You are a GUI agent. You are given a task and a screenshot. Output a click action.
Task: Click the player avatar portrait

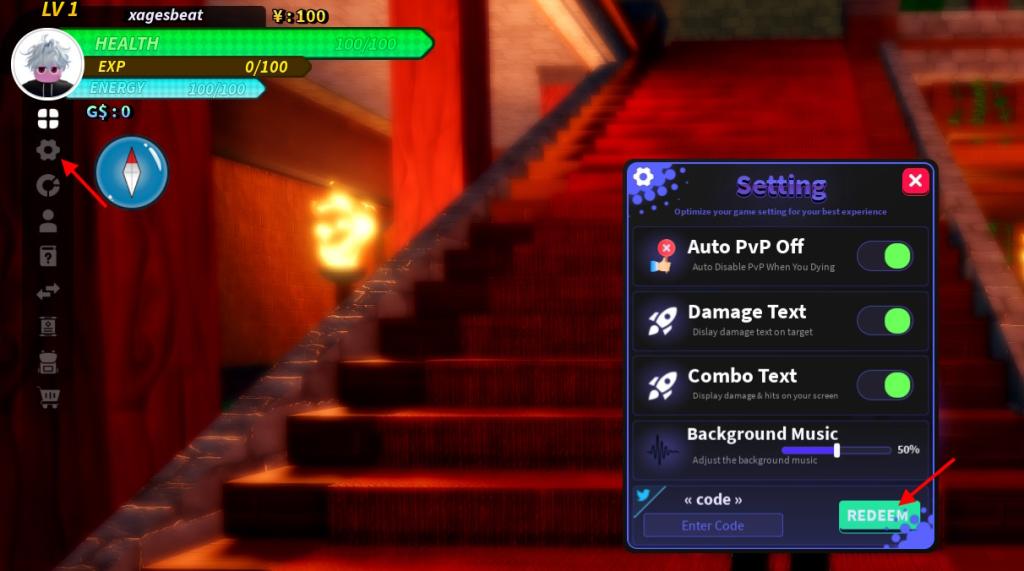(47, 63)
